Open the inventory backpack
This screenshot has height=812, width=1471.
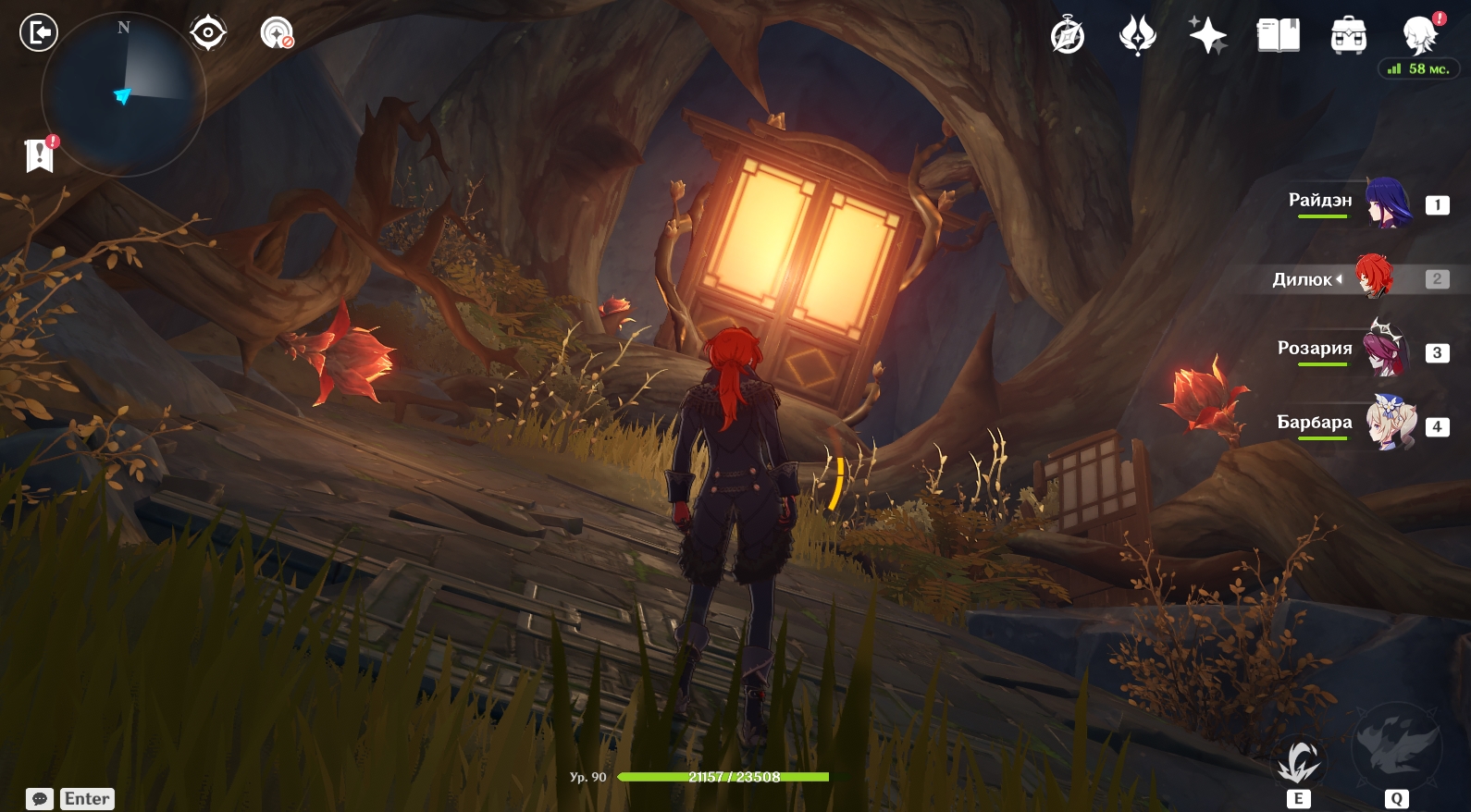click(1348, 37)
